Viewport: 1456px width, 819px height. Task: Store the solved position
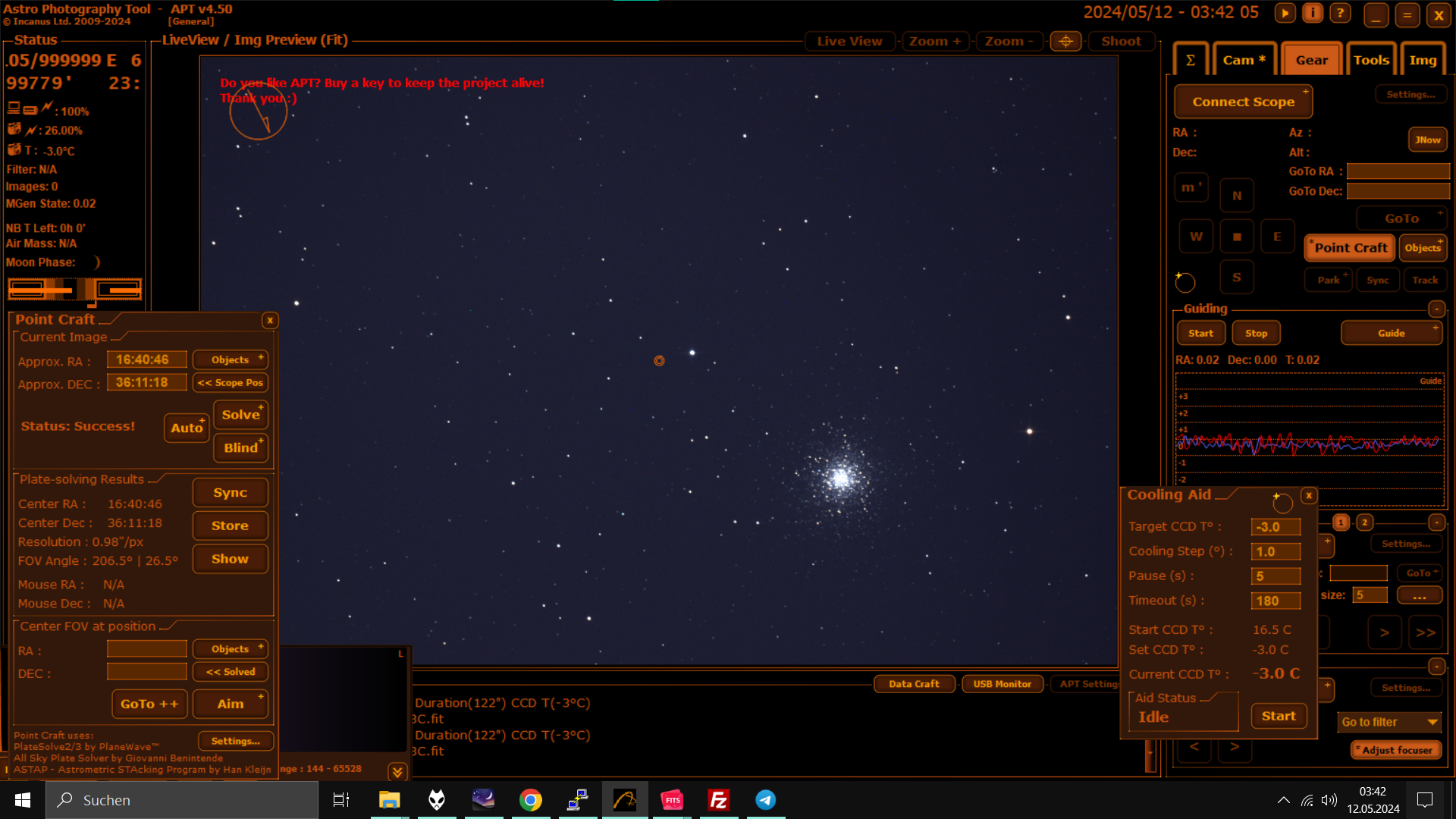pyautogui.click(x=230, y=526)
